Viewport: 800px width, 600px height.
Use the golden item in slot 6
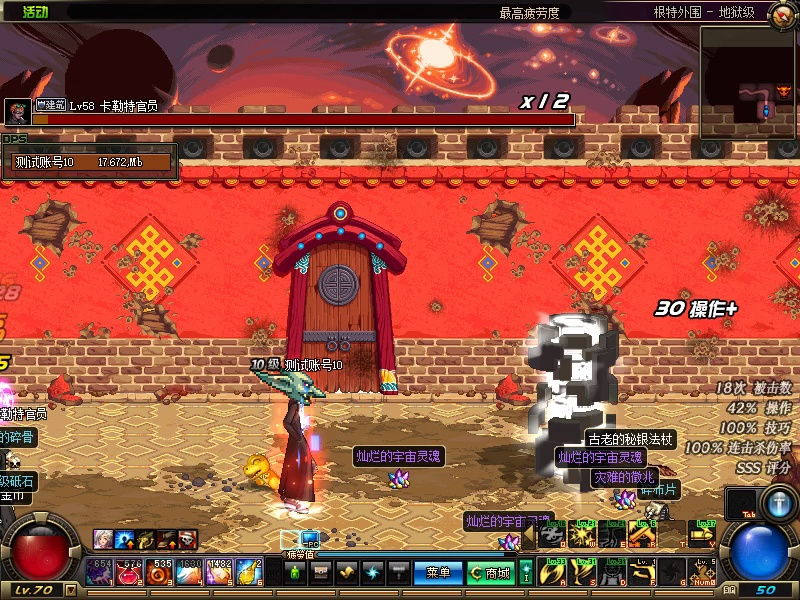pos(250,572)
